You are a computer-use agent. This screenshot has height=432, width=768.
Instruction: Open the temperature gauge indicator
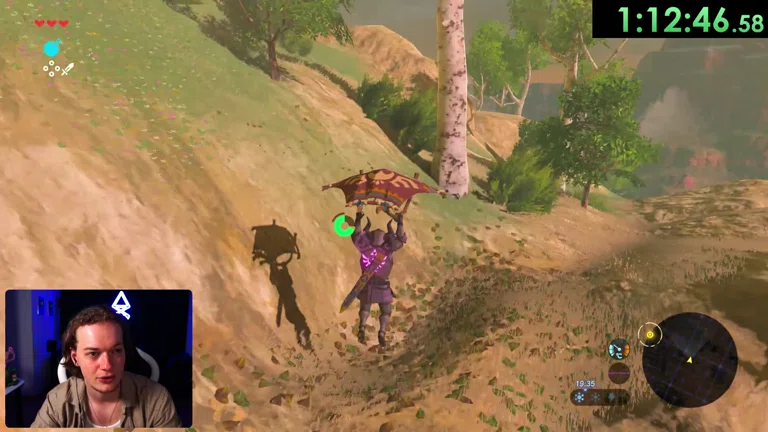(618, 349)
